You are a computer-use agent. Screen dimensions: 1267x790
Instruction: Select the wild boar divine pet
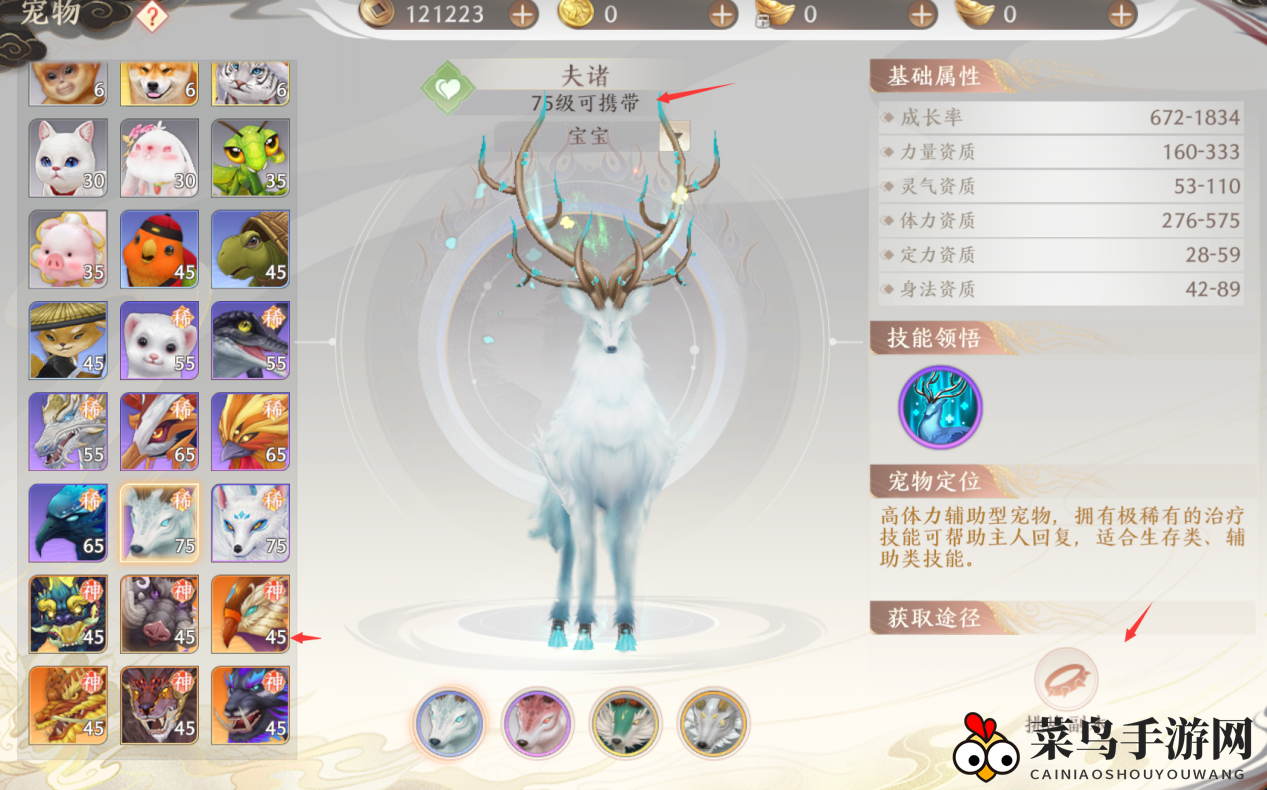(x=159, y=613)
